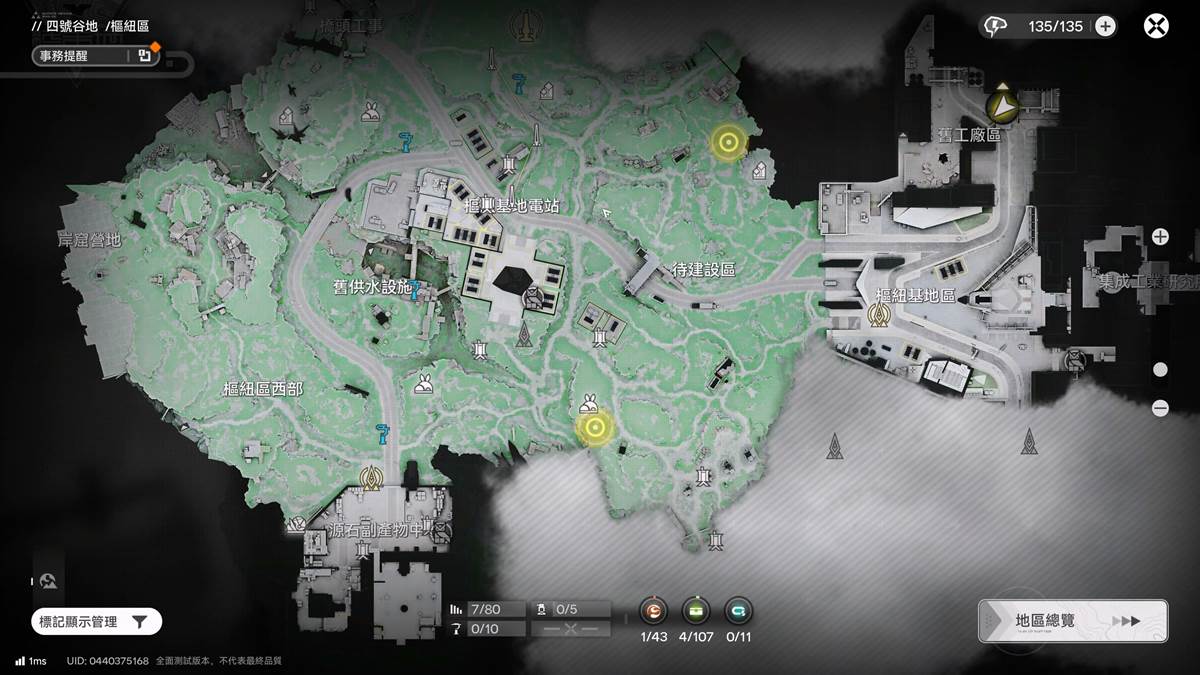
Task: Close the map with the X button
Action: [x=1156, y=26]
